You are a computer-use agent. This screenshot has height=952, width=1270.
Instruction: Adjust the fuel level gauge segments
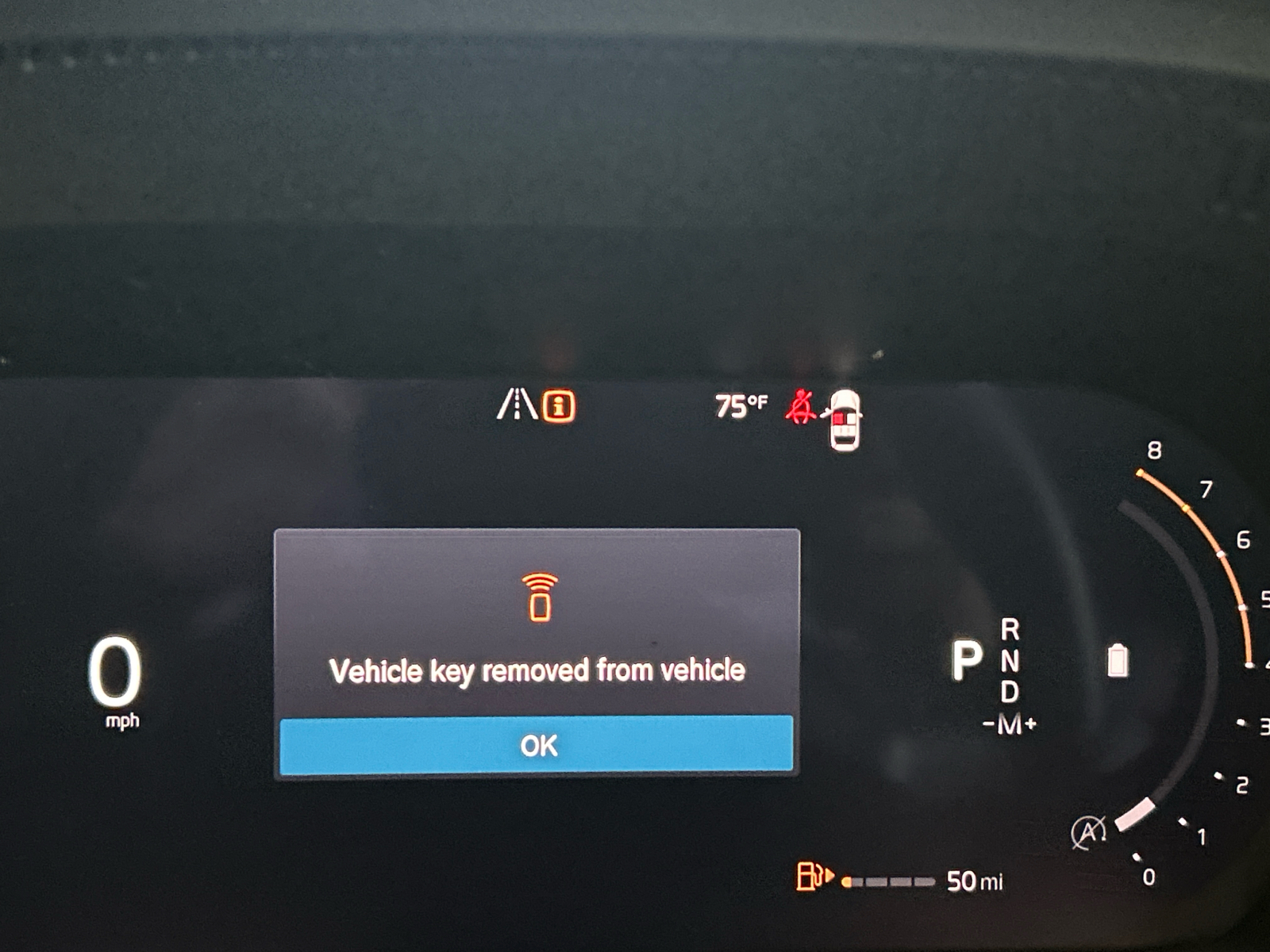(x=887, y=881)
